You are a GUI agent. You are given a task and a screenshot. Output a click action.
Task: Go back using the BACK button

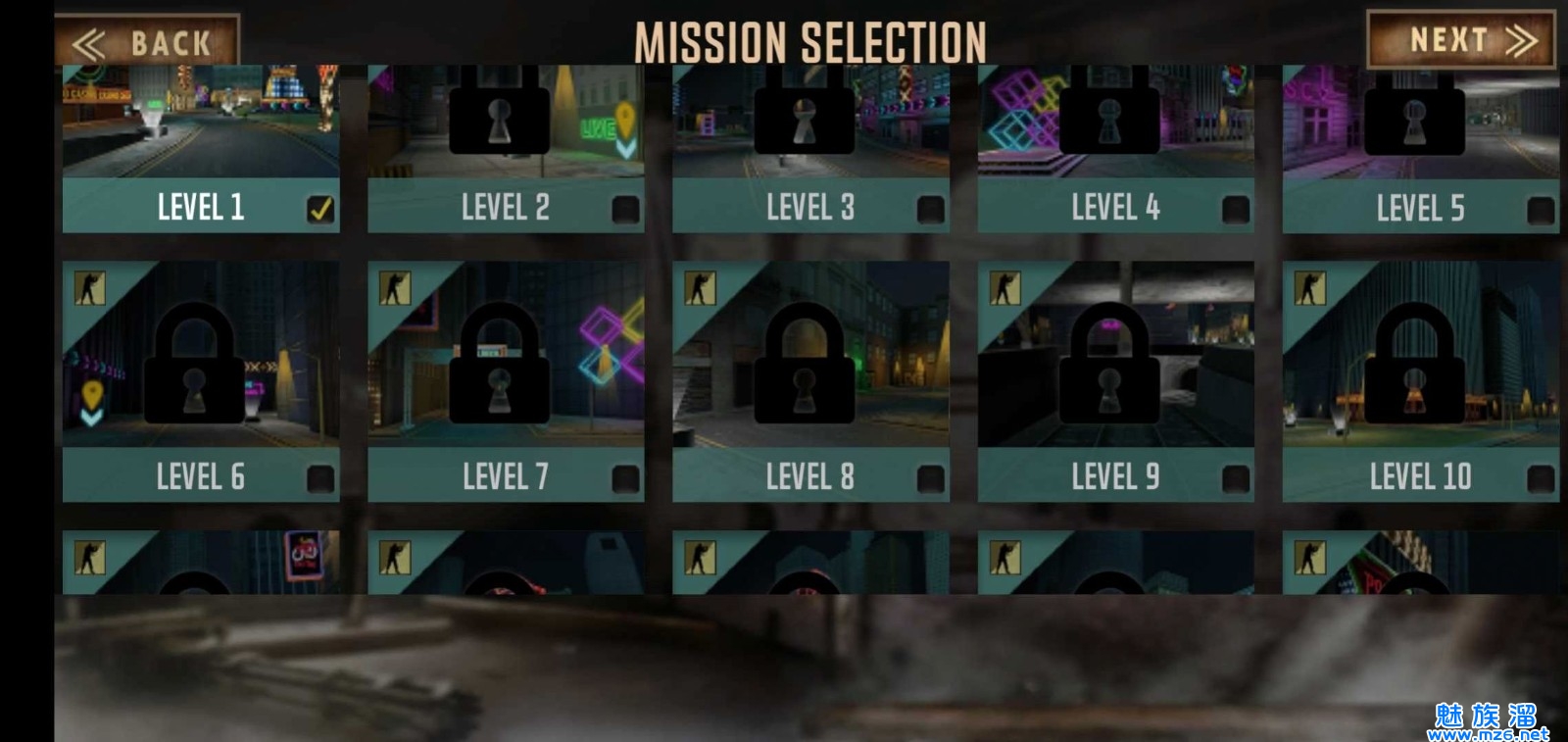pos(147,43)
